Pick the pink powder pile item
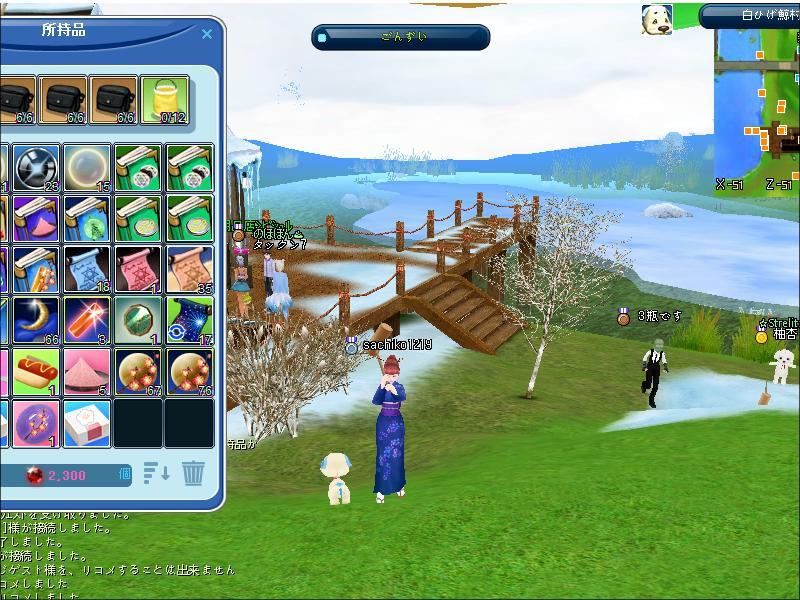 (87, 372)
